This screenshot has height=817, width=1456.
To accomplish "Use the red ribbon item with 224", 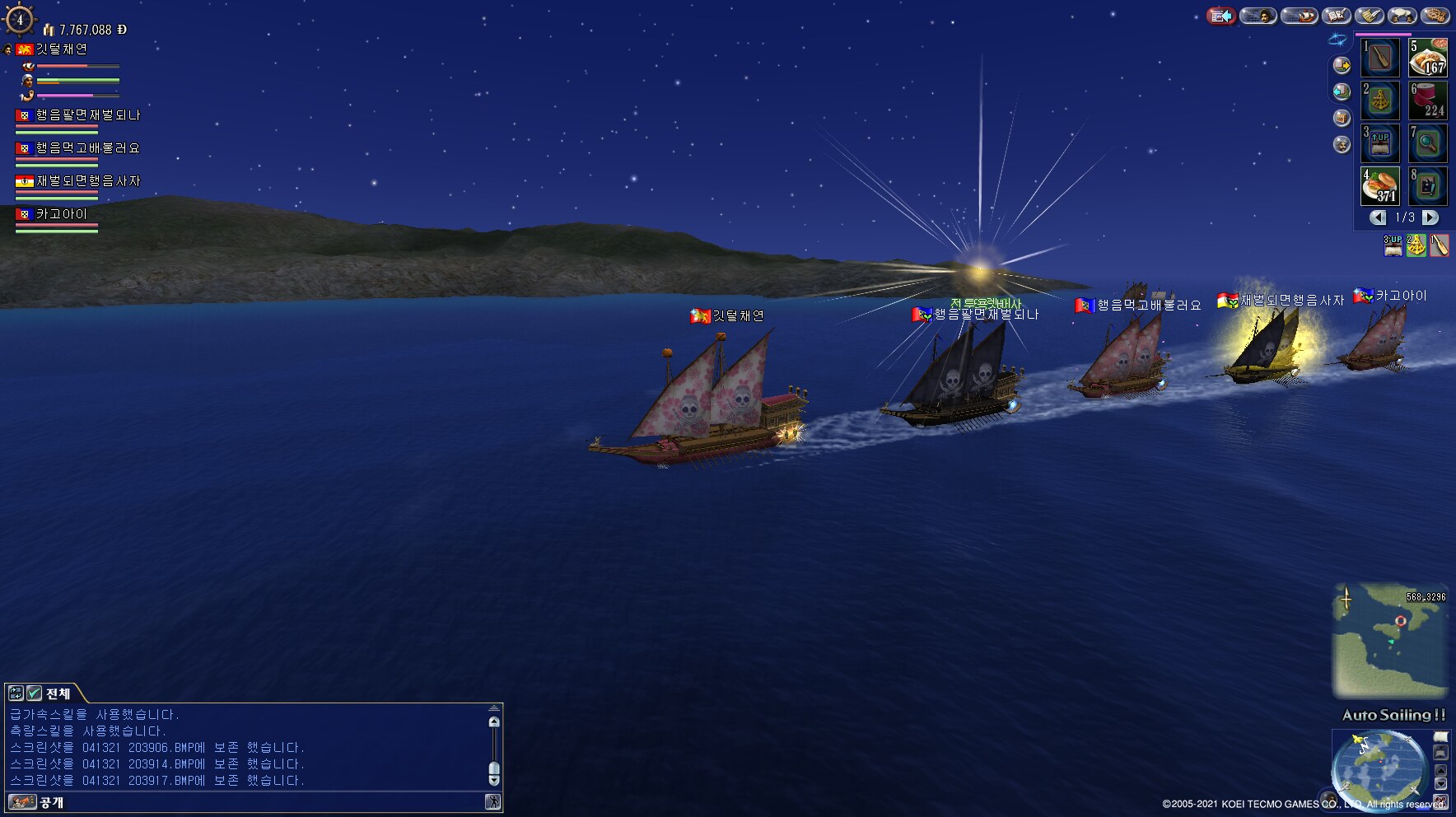I will (1428, 100).
